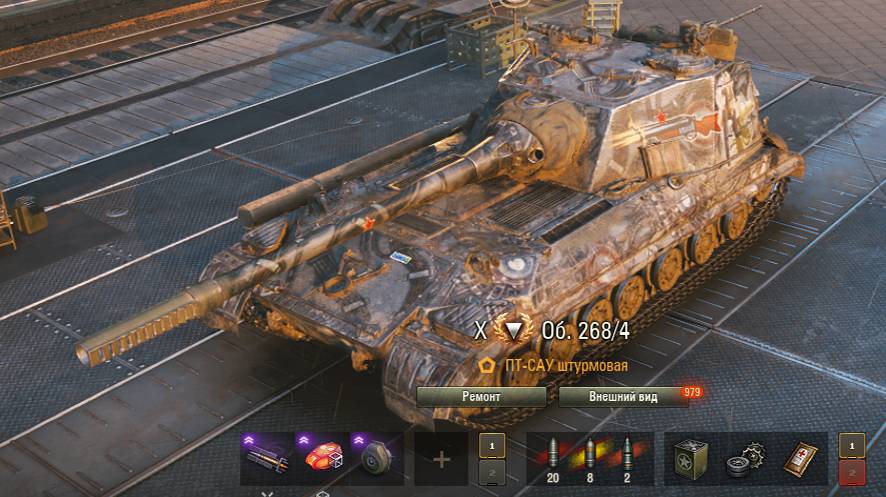Viewport: 886px width, 497px height.
Task: Add equipment in the empty plus slot
Action: [x=441, y=459]
